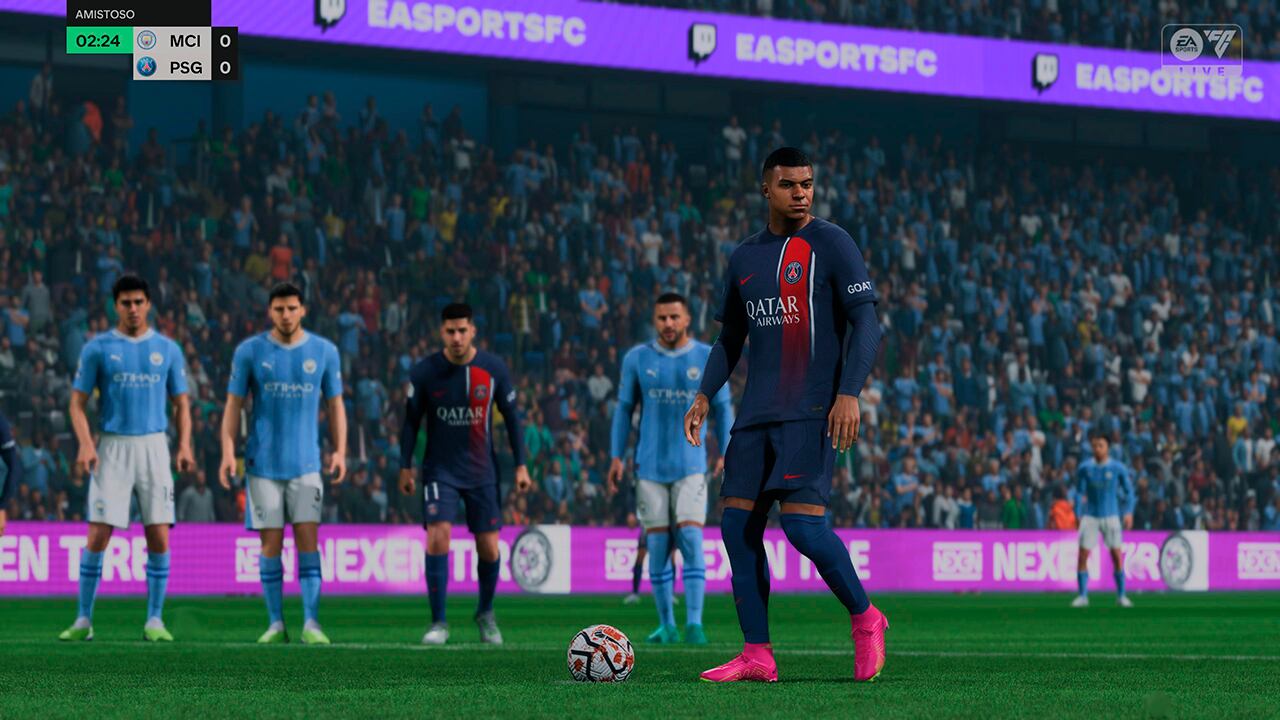Select the Manchester City crest on the scoreboard

(146, 41)
